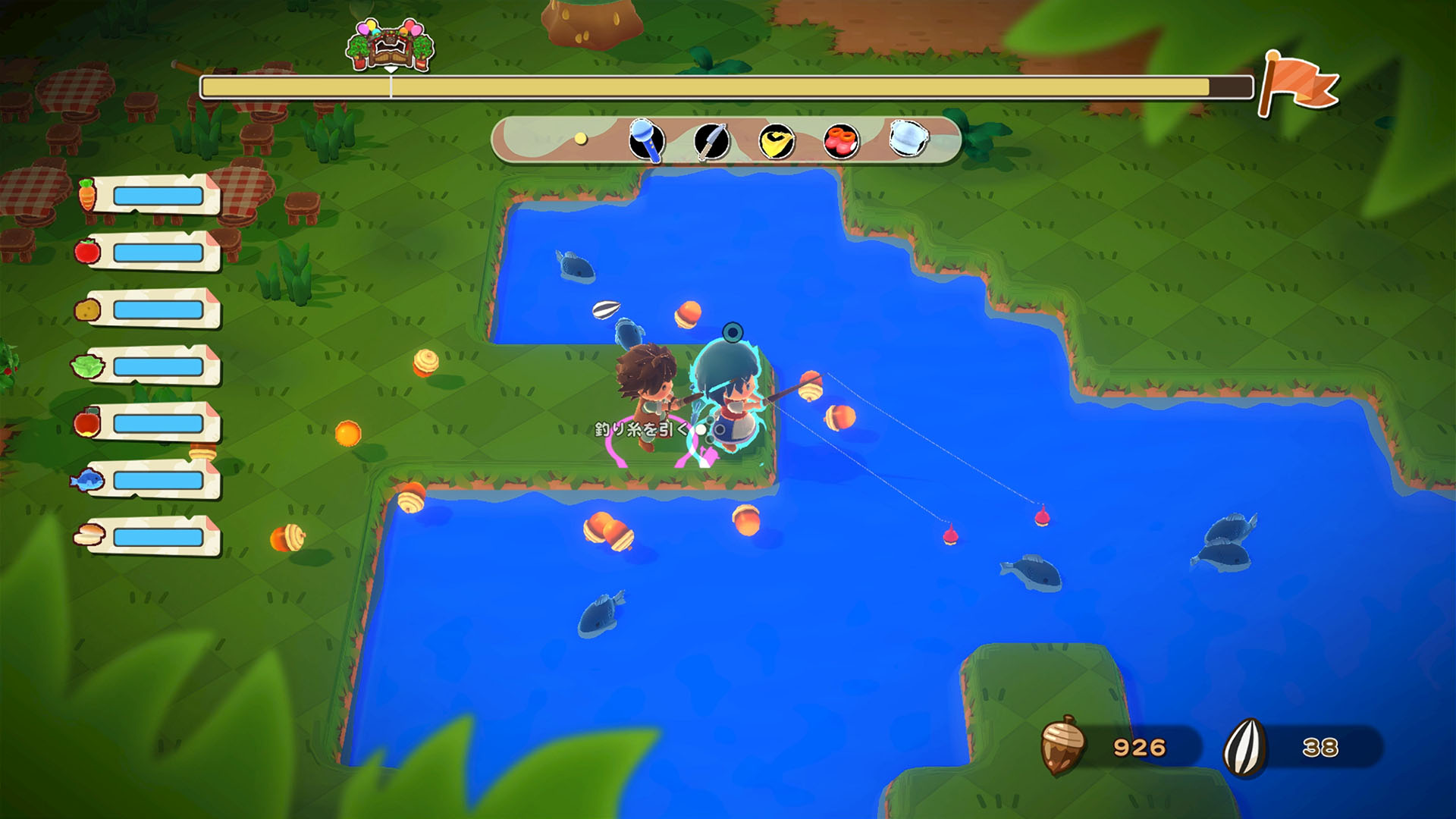Click the cabbage order icon
The height and width of the screenshot is (819, 1456).
click(x=86, y=366)
